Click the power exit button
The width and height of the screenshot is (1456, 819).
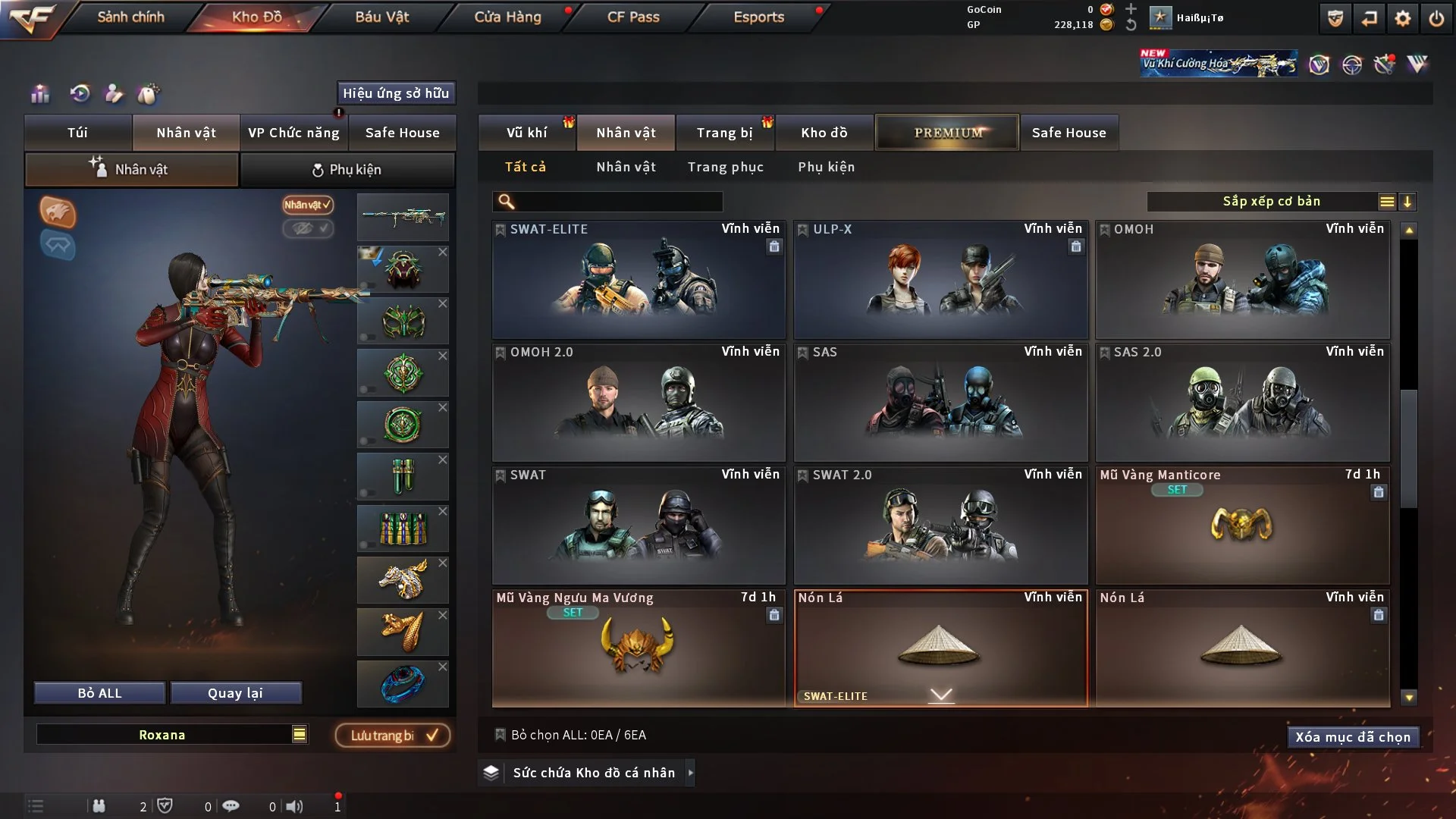(x=1436, y=18)
